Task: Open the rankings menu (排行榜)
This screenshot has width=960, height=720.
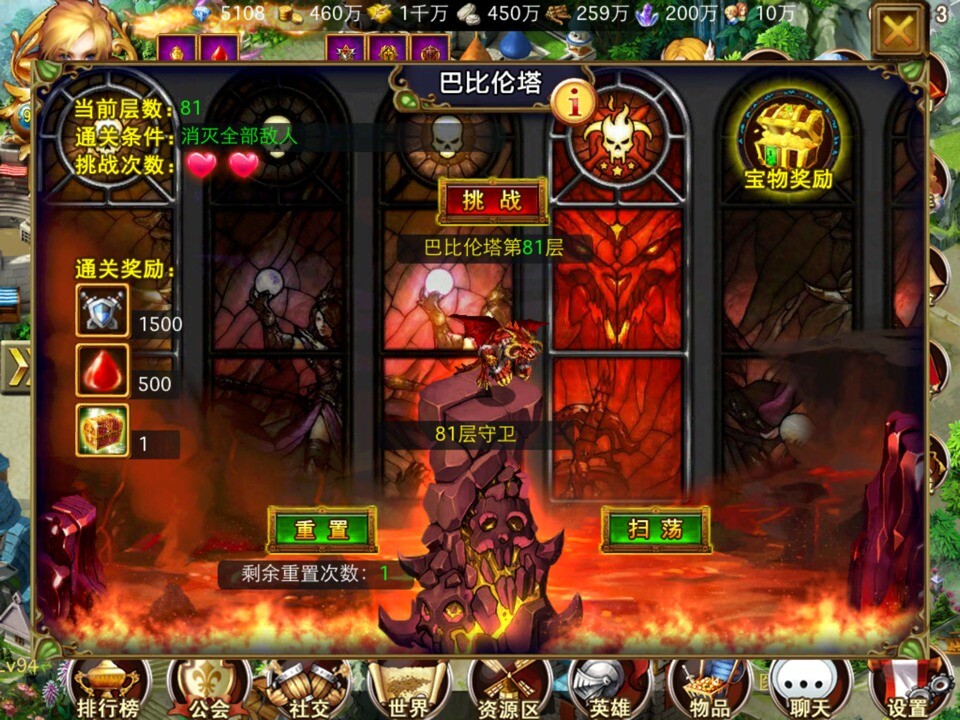Action: pos(106,690)
